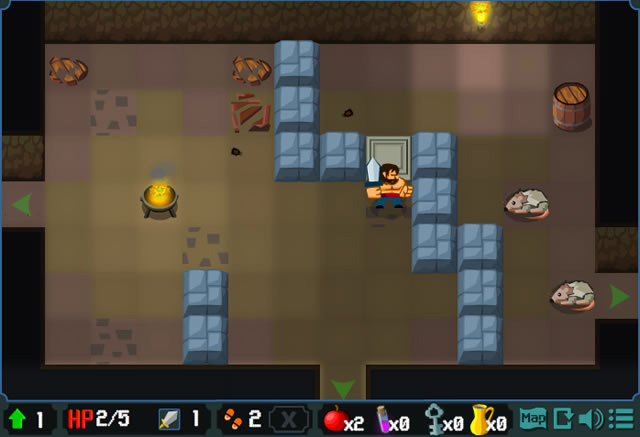Screen dimensions: 640x437
Task: Click the exit door icon
Action: pyautogui.click(x=563, y=418)
